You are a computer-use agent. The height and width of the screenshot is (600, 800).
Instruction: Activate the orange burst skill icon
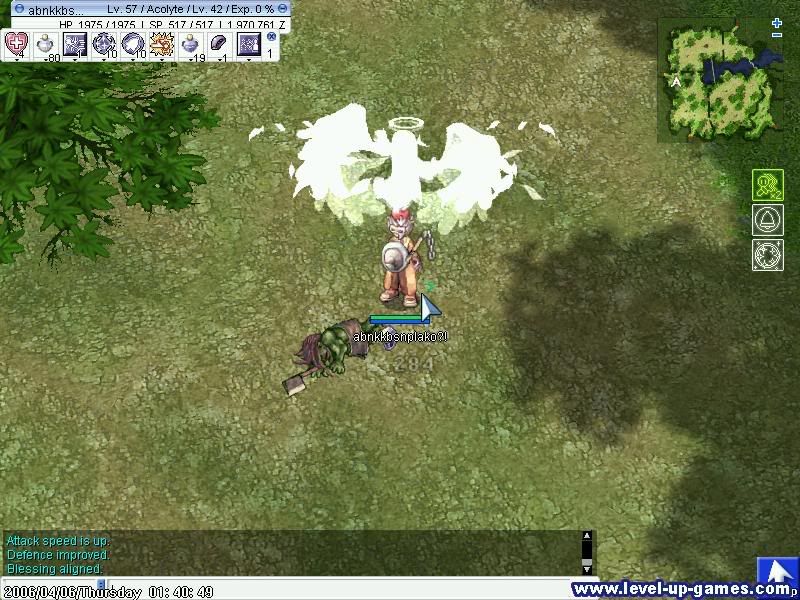(x=161, y=44)
